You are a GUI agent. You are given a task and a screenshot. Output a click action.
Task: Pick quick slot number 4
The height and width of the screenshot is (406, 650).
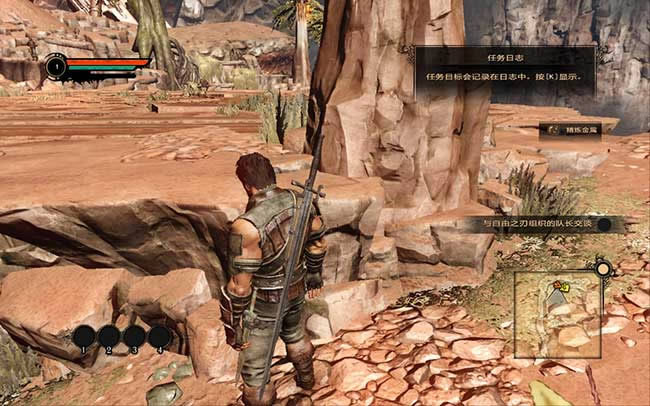pos(159,336)
